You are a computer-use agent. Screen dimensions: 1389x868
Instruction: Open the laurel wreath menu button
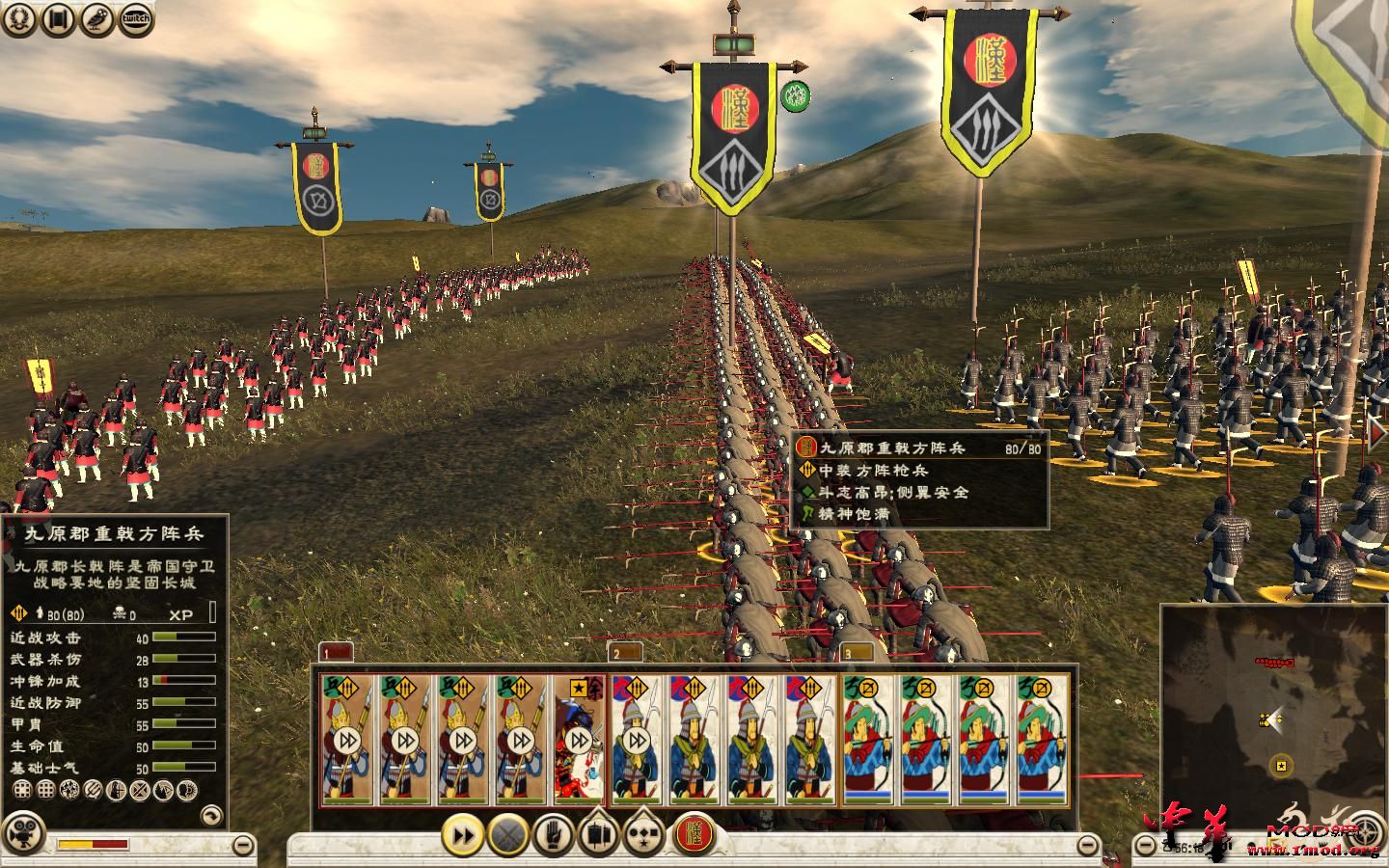[x=19, y=18]
